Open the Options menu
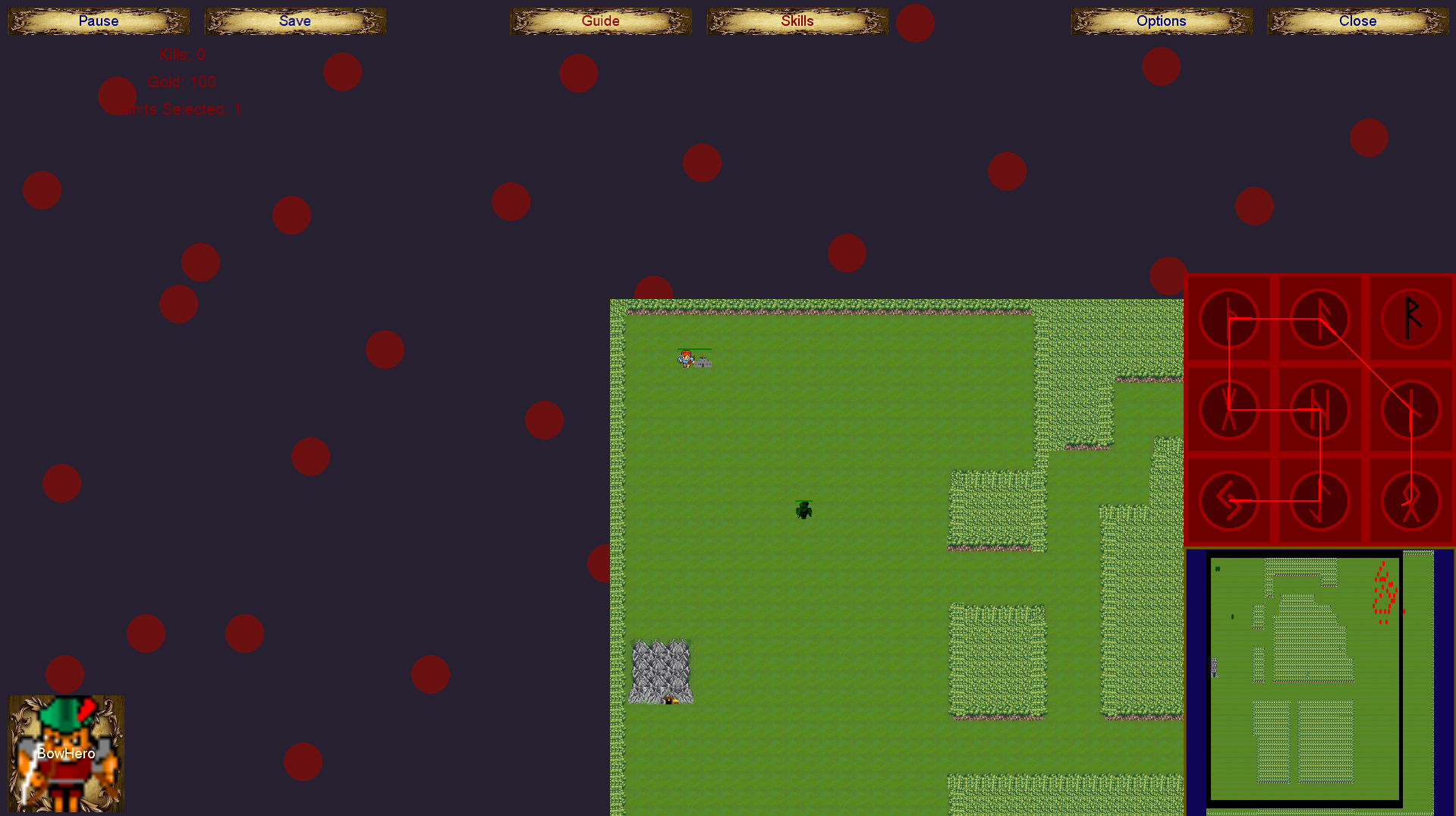Image resolution: width=1456 pixels, height=816 pixels. coord(1161,21)
